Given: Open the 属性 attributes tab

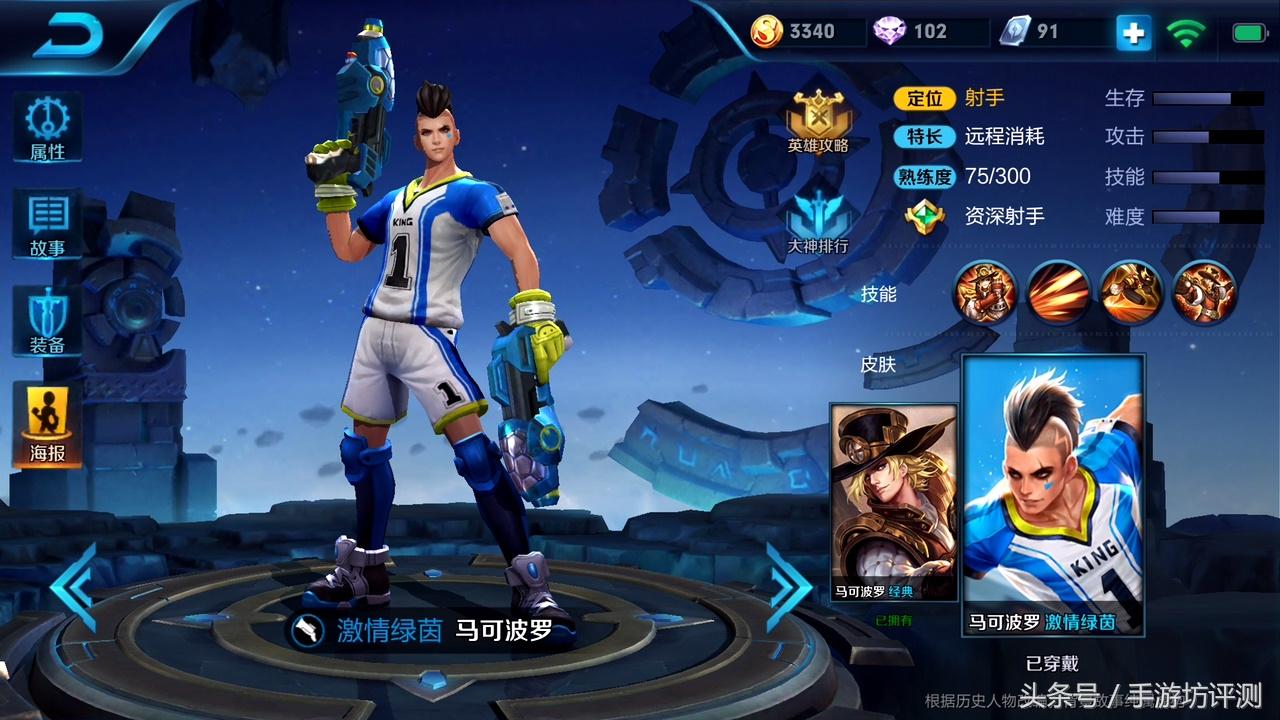Looking at the screenshot, I should (47, 127).
